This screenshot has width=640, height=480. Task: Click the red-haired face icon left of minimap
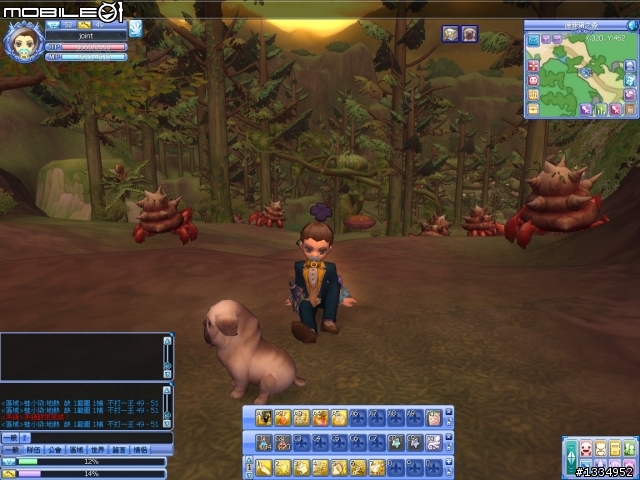(x=533, y=79)
